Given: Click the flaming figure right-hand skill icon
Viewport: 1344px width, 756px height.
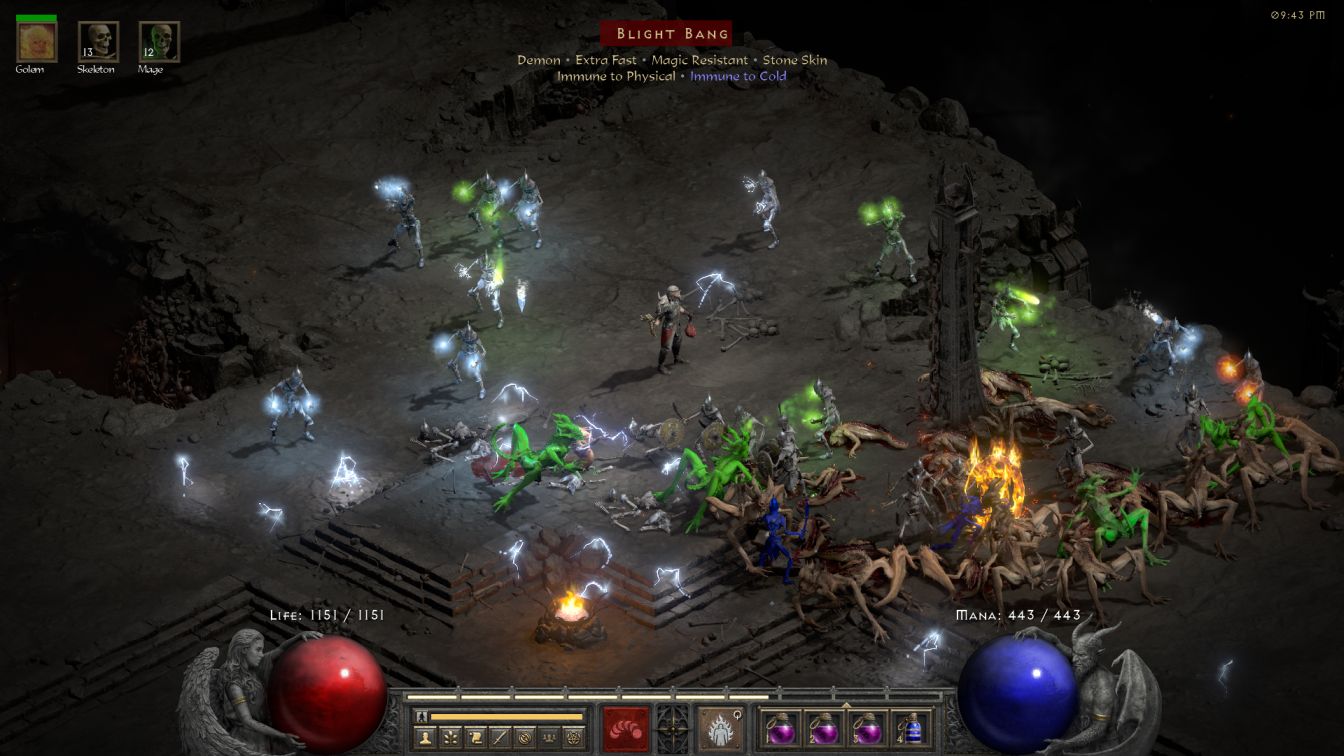Looking at the screenshot, I should (720, 728).
